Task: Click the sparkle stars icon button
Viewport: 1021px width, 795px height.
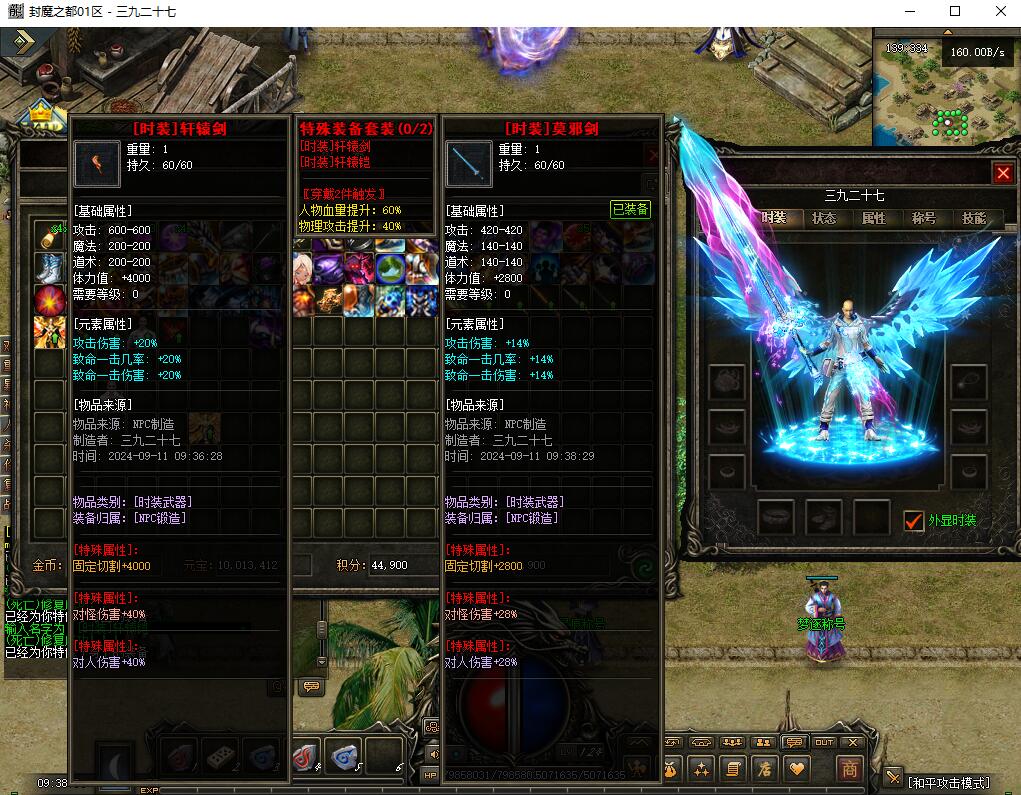Action: [x=701, y=768]
